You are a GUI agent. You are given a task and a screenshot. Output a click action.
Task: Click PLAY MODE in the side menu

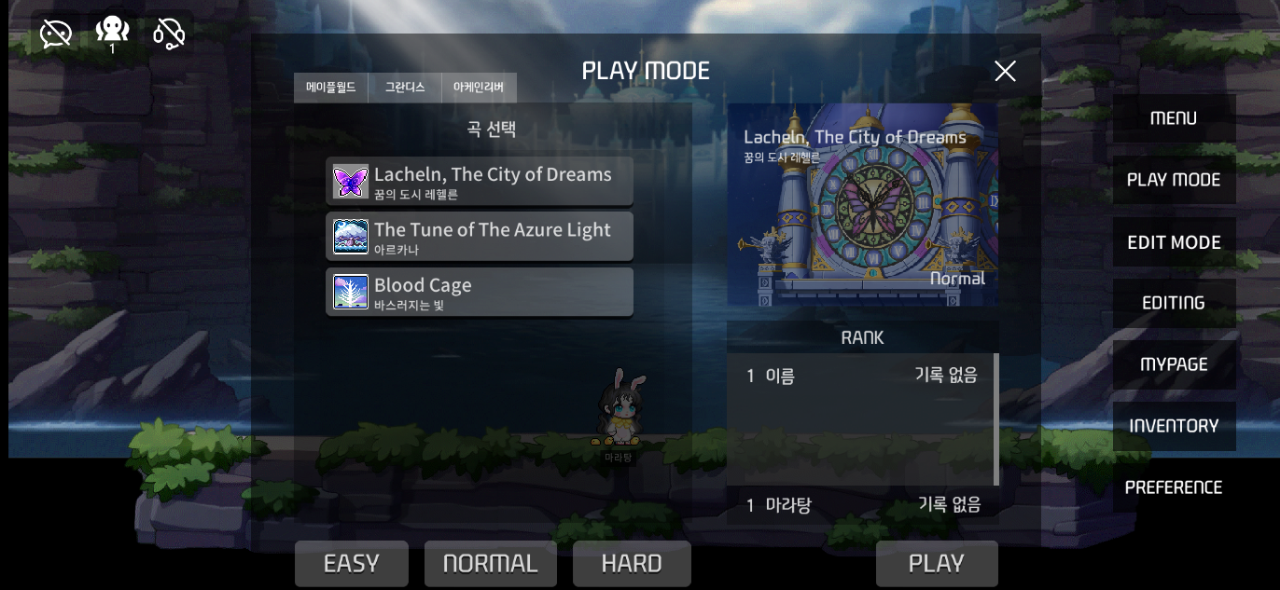[1173, 180]
